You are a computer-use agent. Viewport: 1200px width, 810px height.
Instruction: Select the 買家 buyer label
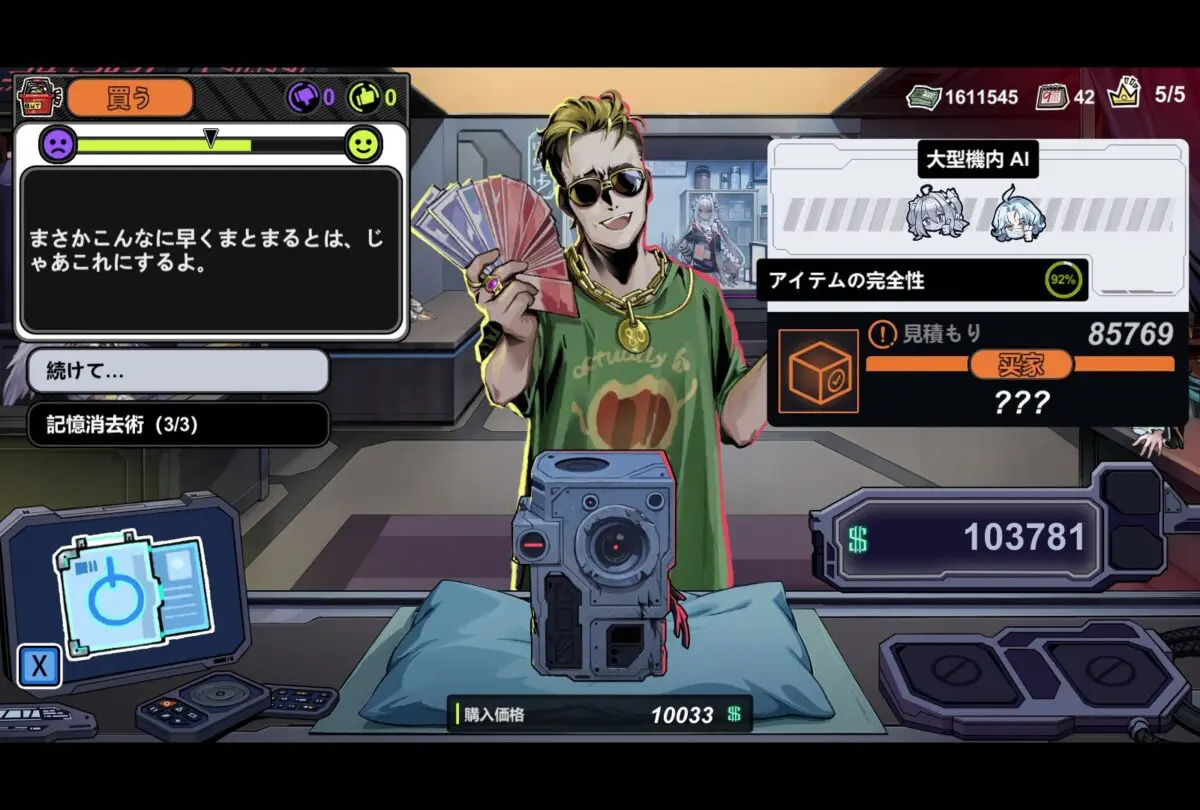pyautogui.click(x=1020, y=364)
